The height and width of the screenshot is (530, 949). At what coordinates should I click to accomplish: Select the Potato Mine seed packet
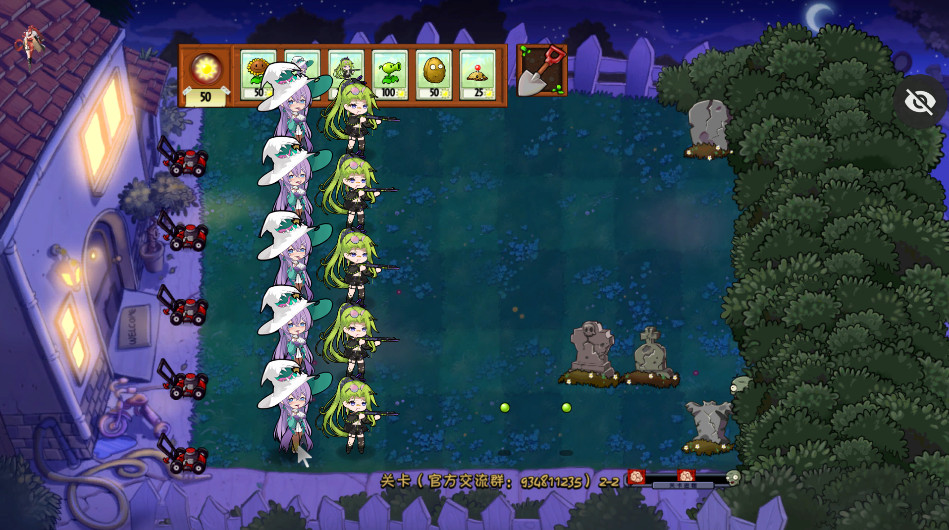[478, 76]
